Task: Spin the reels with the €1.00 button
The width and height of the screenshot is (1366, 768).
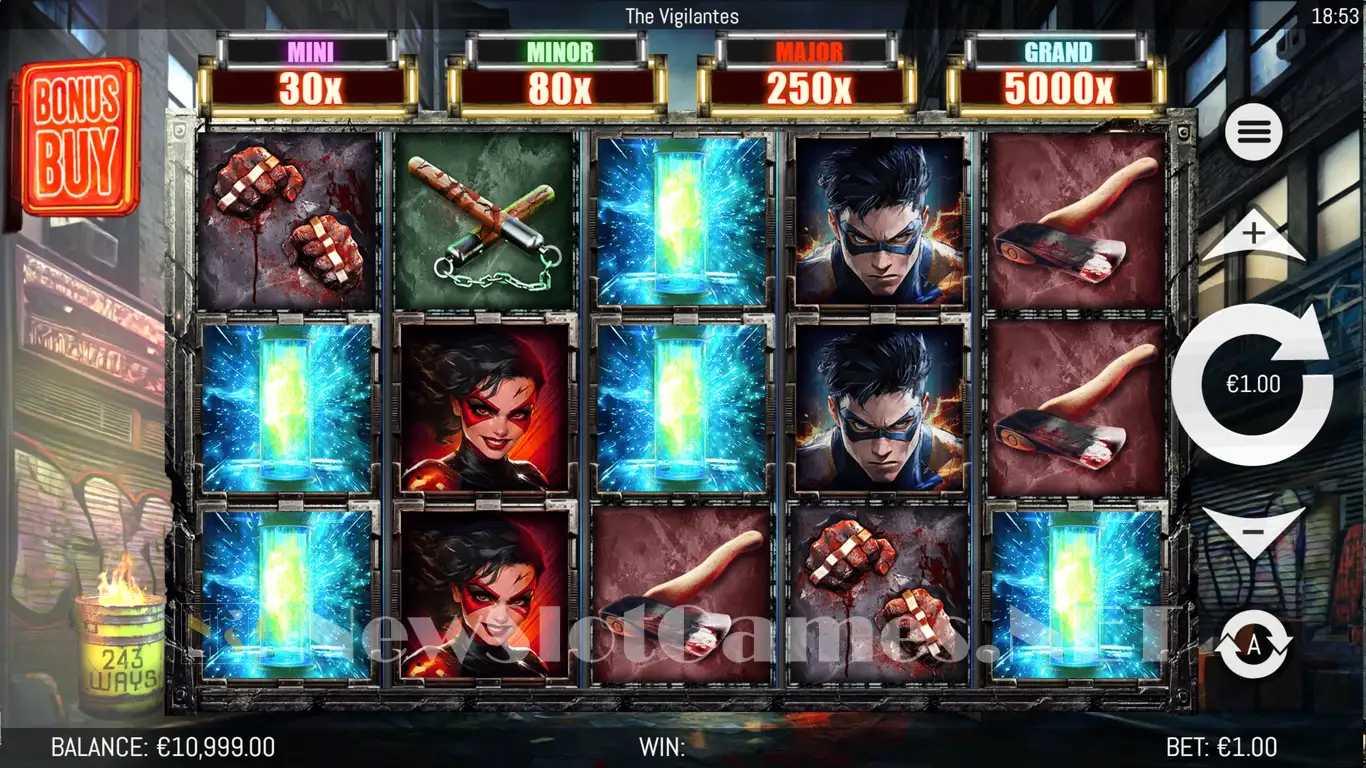Action: coord(1252,384)
